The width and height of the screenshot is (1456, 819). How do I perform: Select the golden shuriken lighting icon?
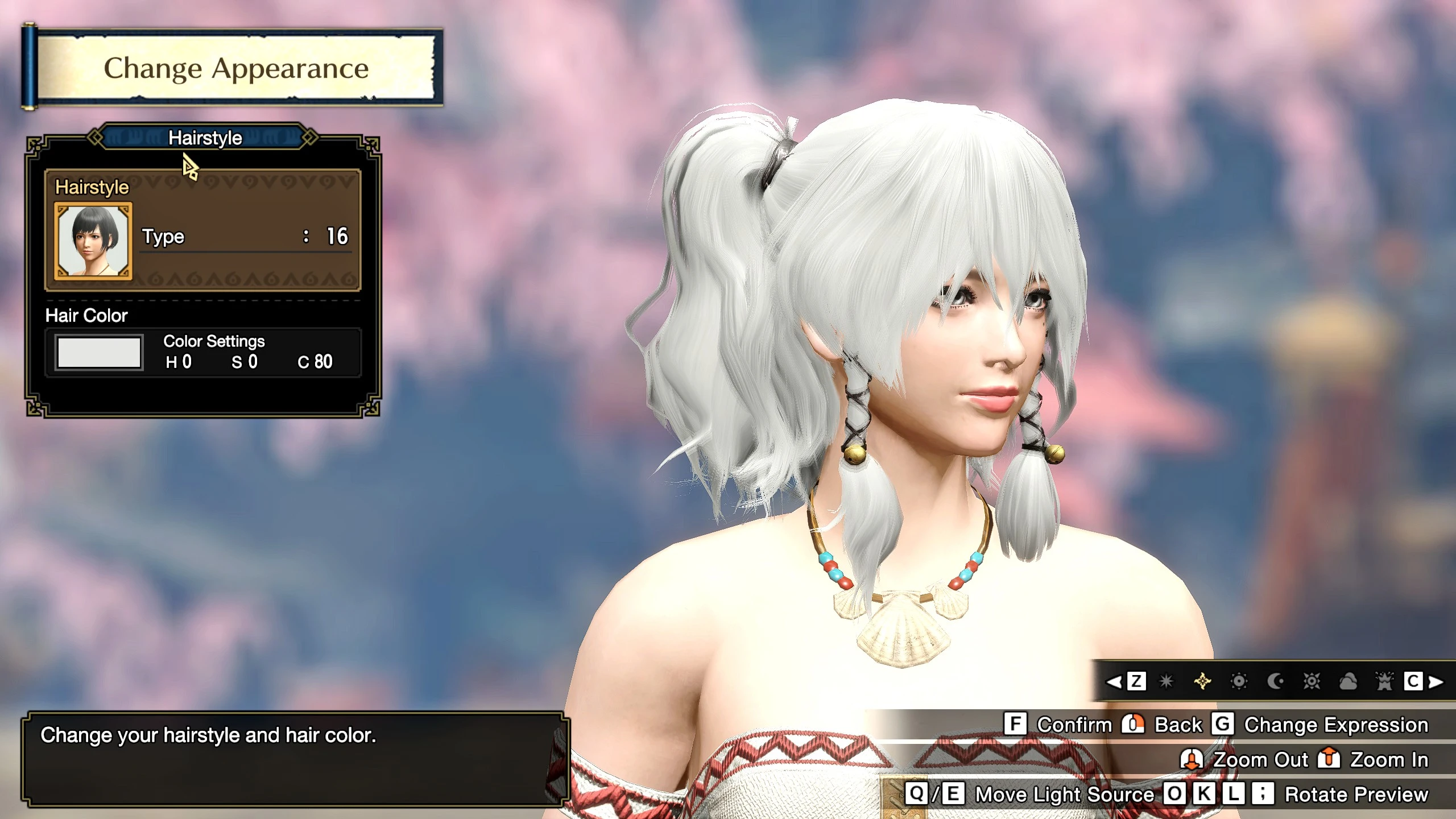tap(1202, 681)
